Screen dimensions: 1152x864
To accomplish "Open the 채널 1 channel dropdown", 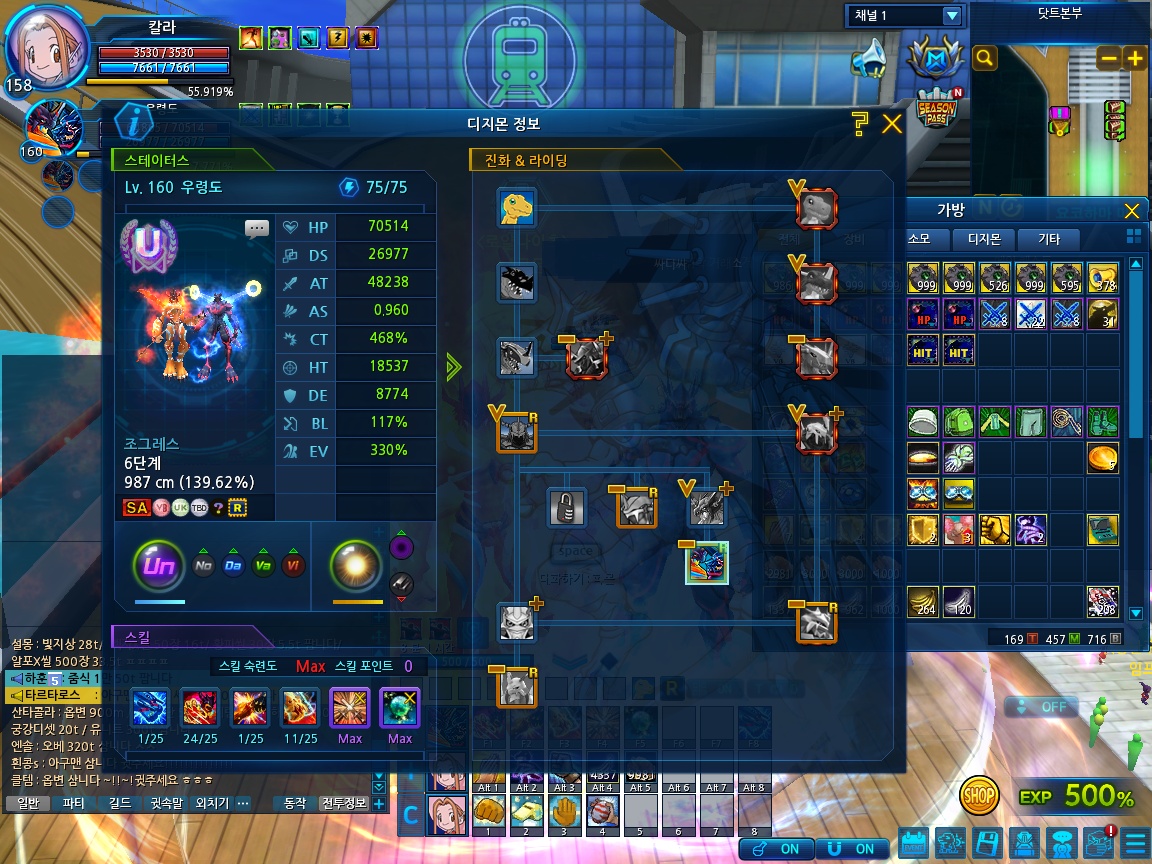I will click(952, 15).
